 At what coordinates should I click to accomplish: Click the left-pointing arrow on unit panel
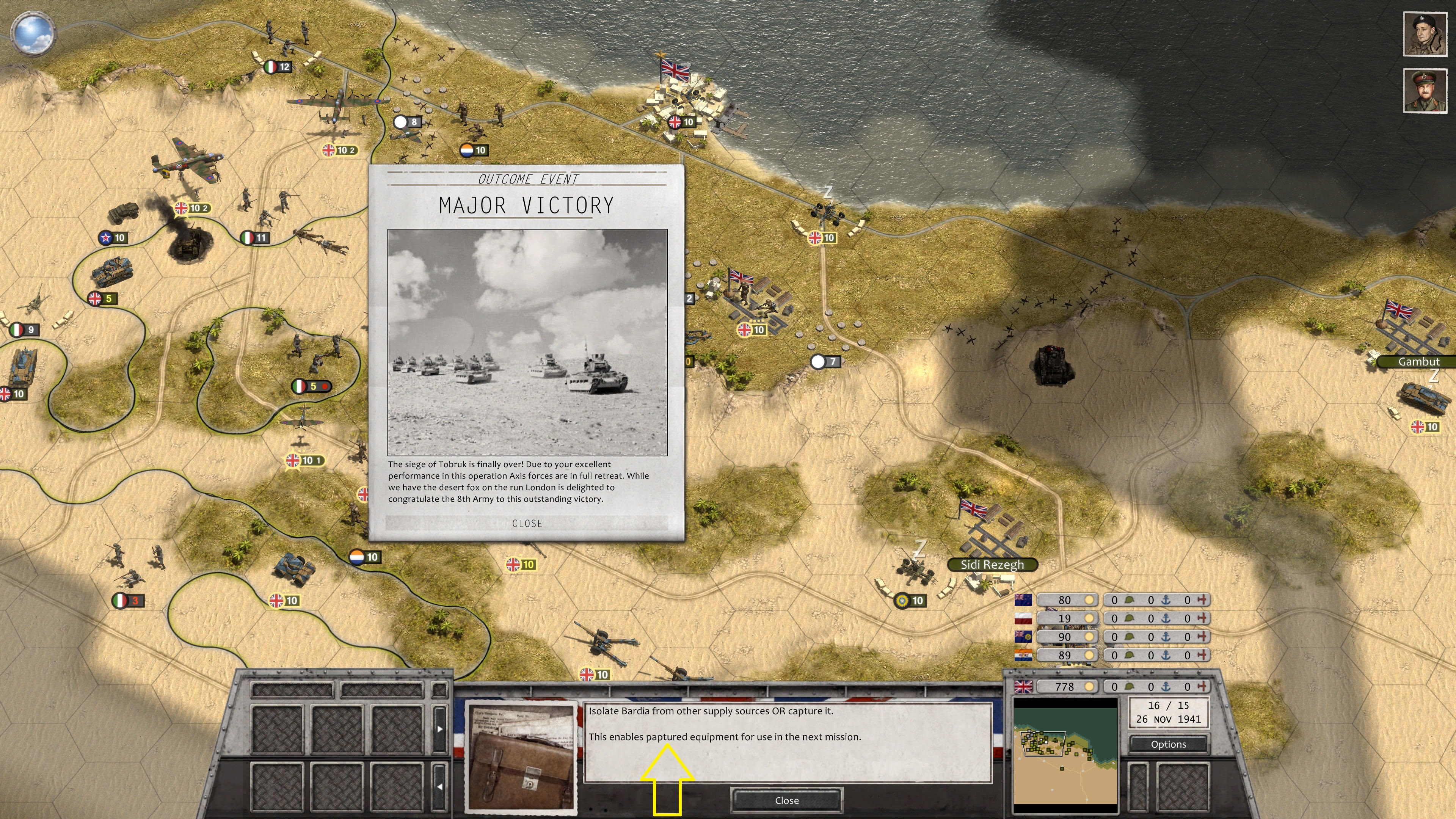(x=439, y=786)
